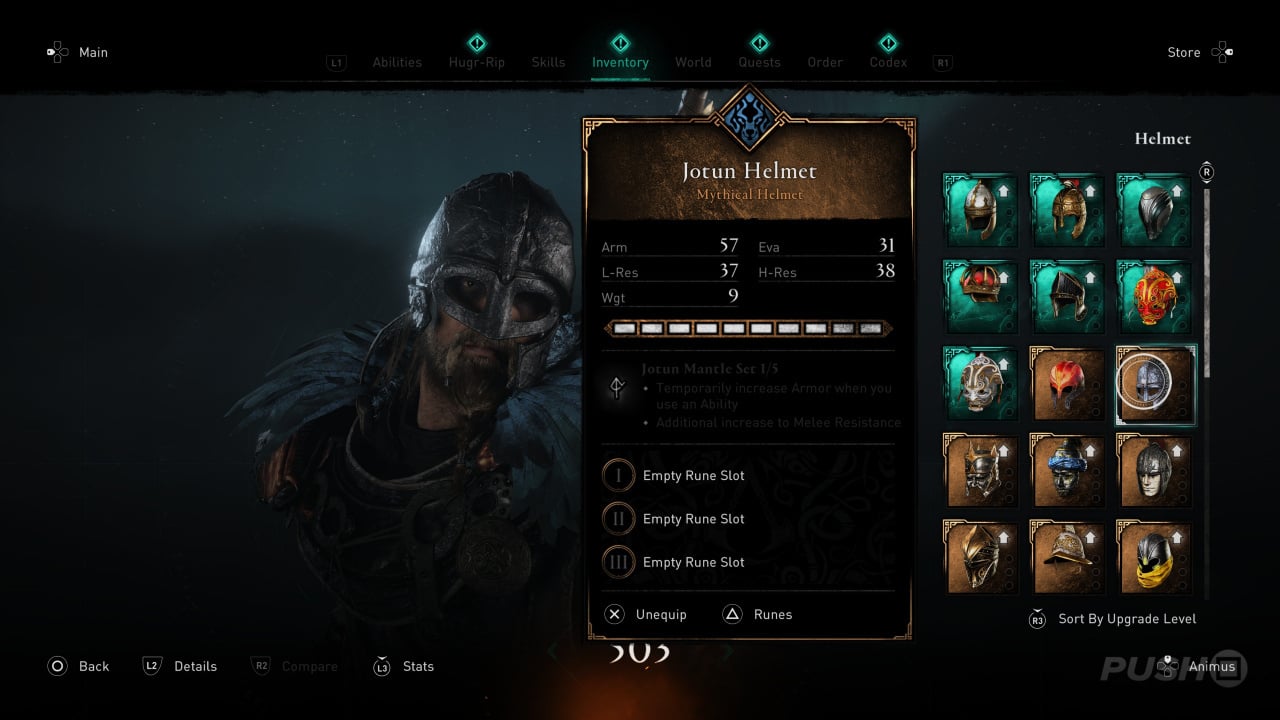Select the equipped Jotun Helmet slot
The image size is (1280, 720).
1155,385
